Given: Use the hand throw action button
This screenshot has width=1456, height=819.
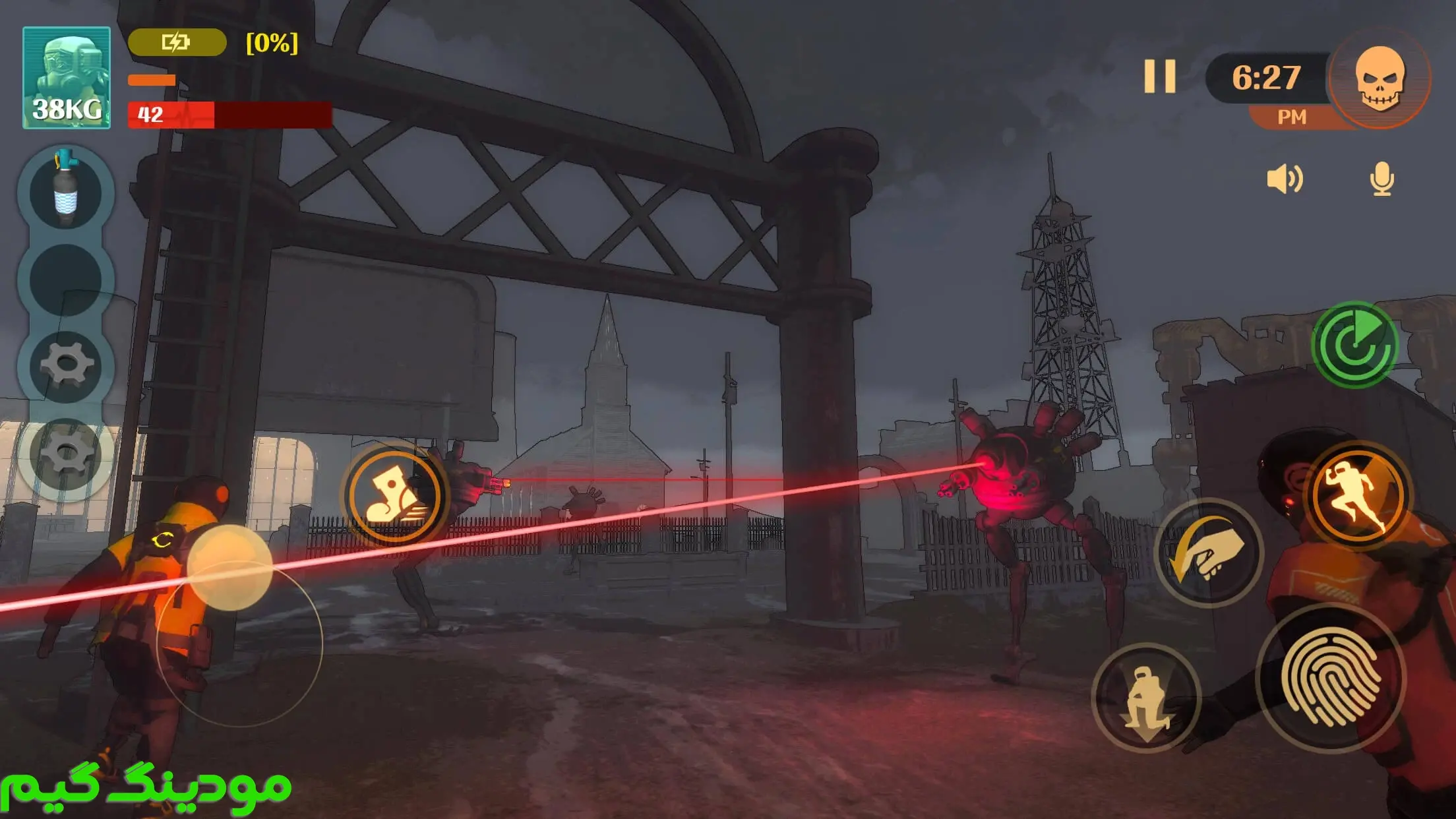Looking at the screenshot, I should (1209, 553).
